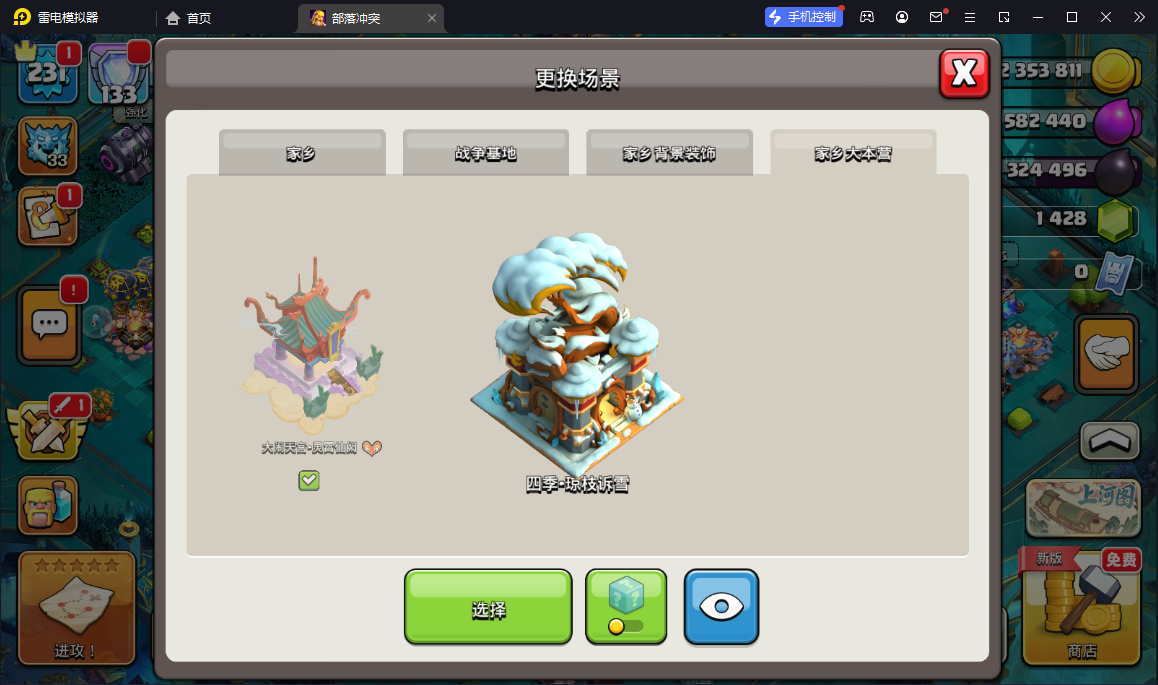Open the 战争基地 tab
The width and height of the screenshot is (1158, 685).
[485, 153]
